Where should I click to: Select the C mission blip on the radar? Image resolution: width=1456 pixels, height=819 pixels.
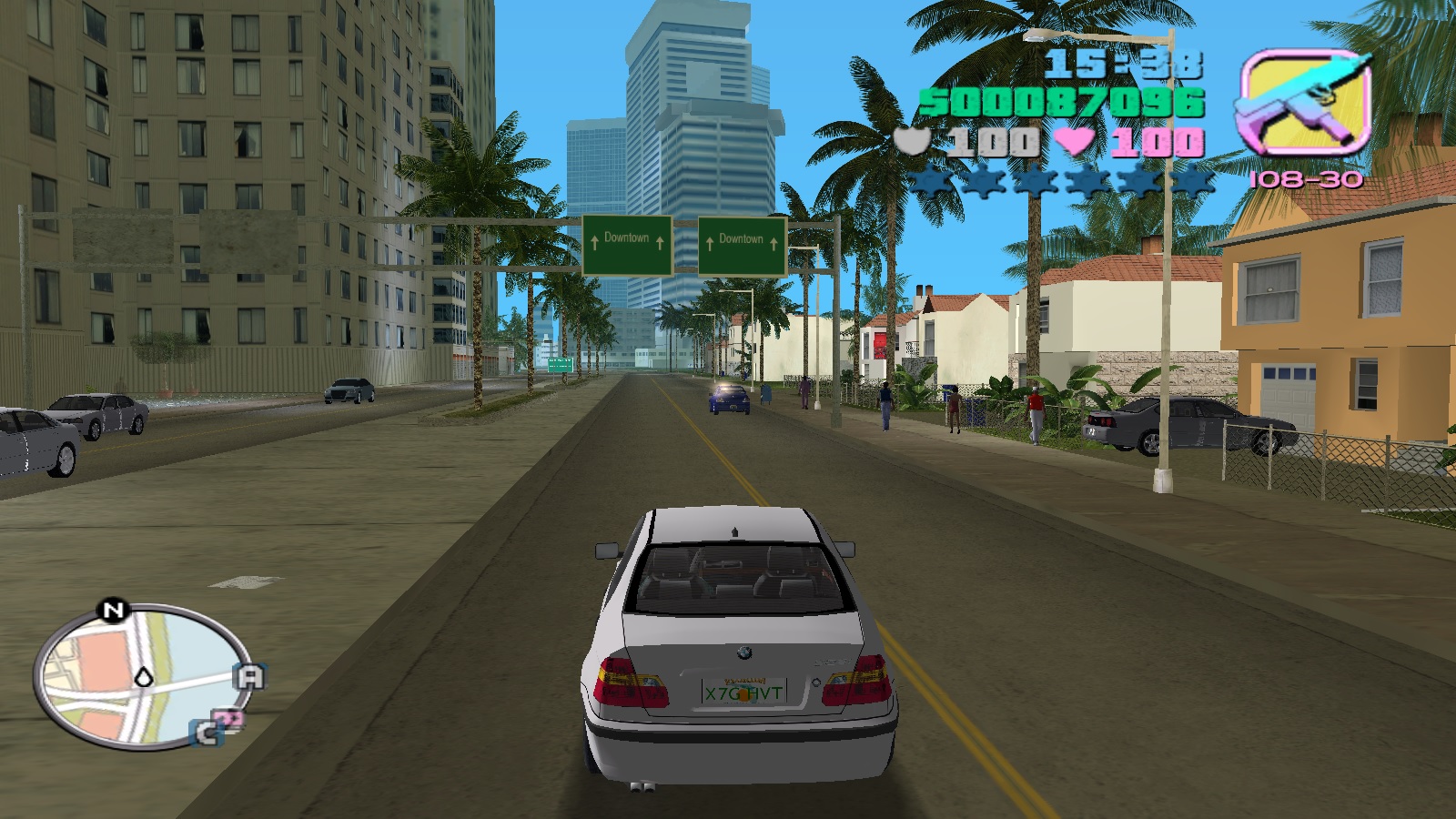(x=207, y=733)
